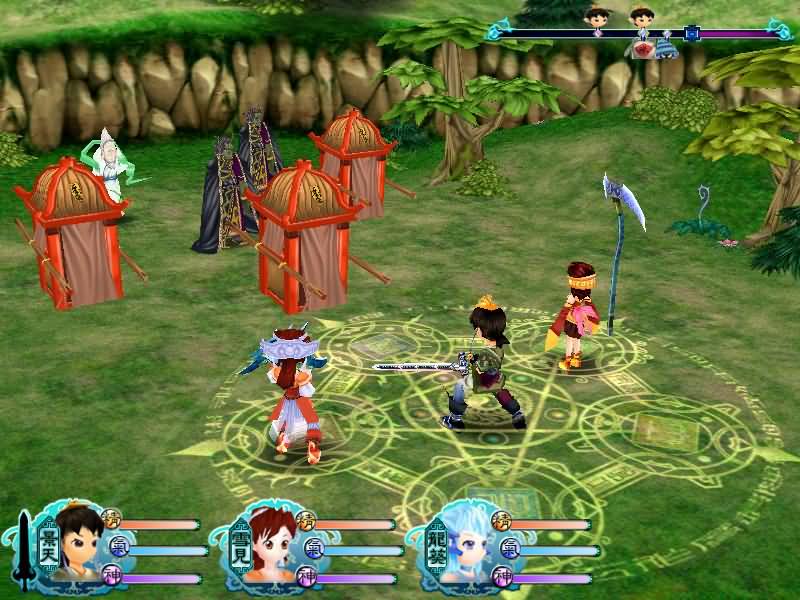The height and width of the screenshot is (600, 800).
Task: Select Jingtian's portrait (景天) in party panel
Action: (x=77, y=545)
